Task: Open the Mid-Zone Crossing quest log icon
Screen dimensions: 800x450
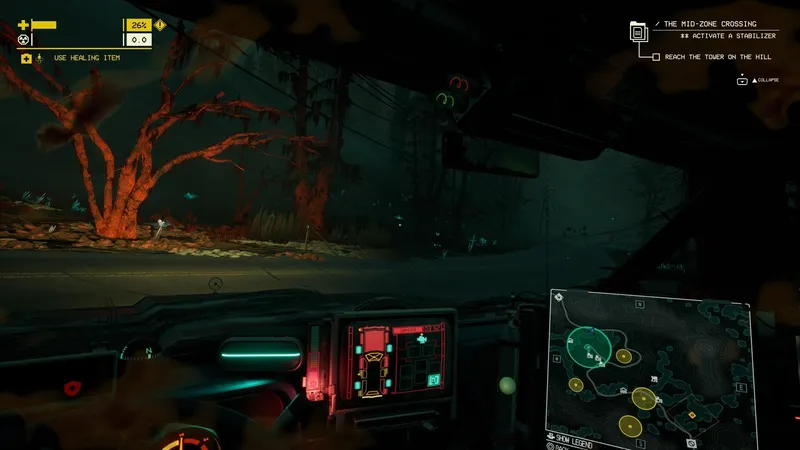Action: (x=638, y=31)
